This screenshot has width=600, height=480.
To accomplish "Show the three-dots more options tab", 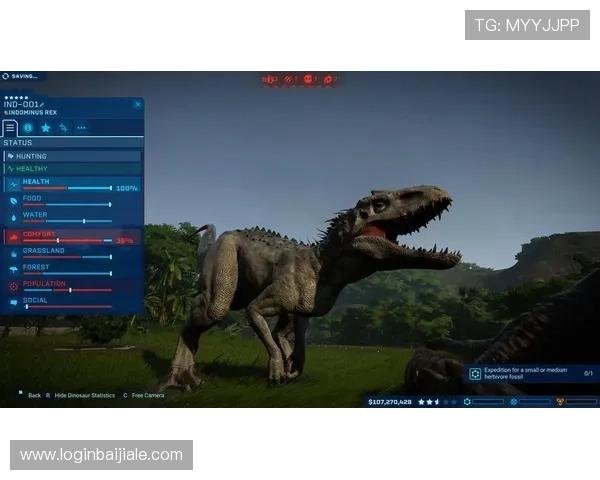I will 81,128.
